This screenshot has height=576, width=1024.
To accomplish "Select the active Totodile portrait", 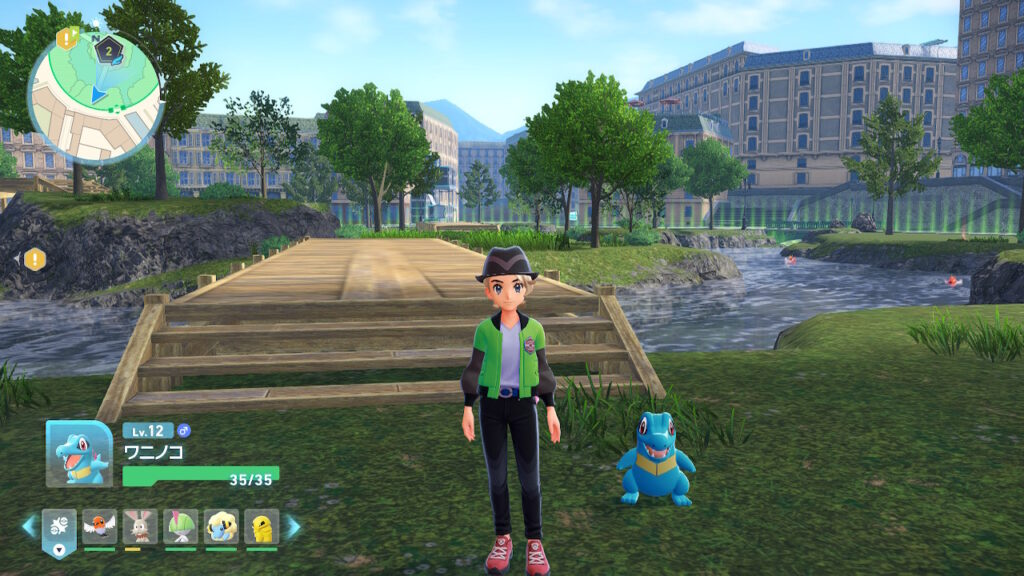I will (79, 454).
